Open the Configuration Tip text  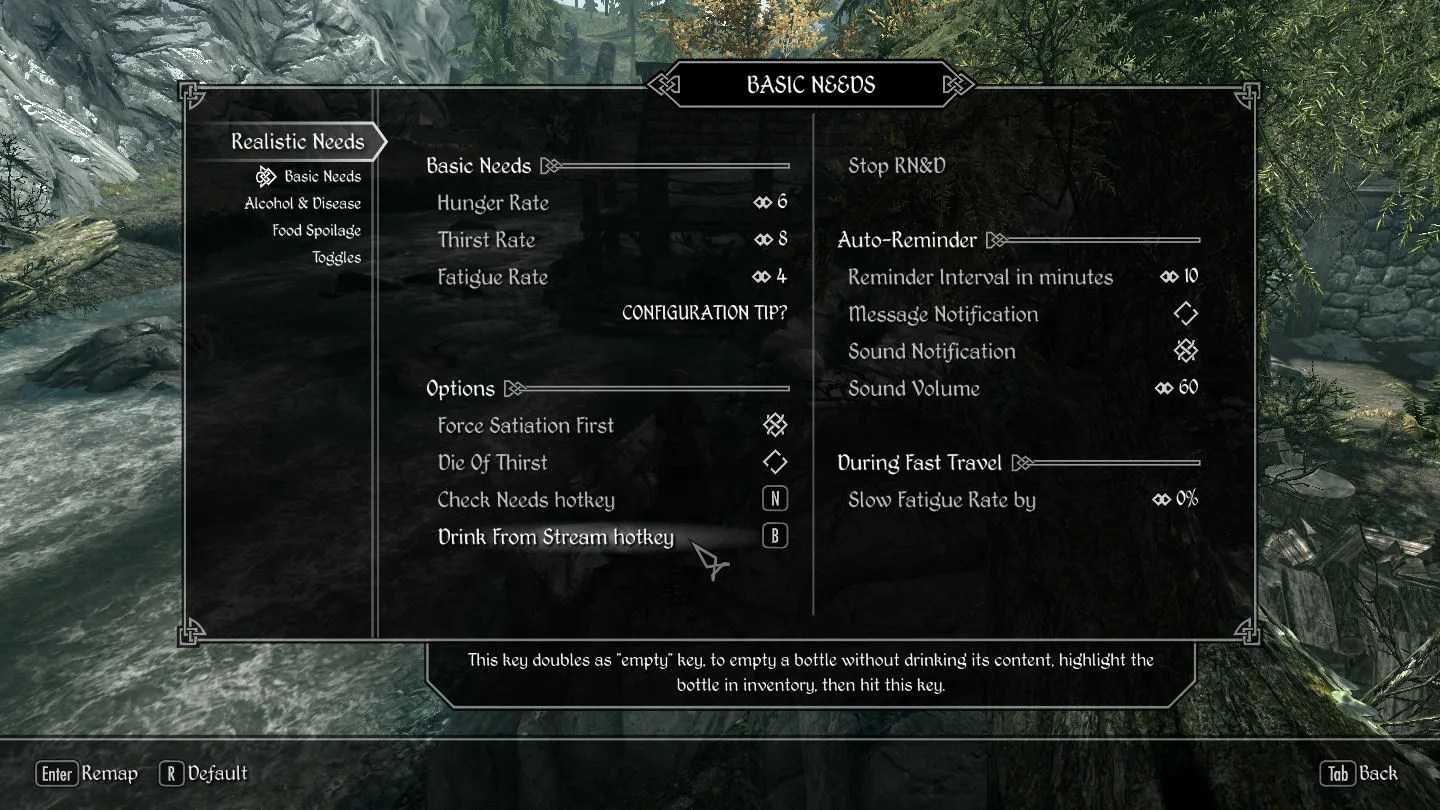704,314
